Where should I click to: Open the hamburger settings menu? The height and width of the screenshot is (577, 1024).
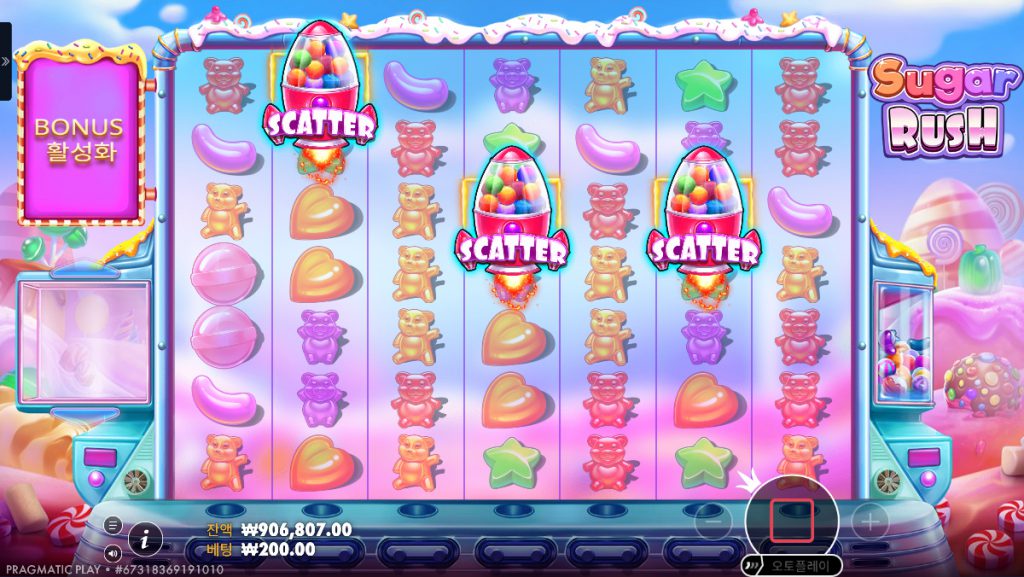click(113, 525)
